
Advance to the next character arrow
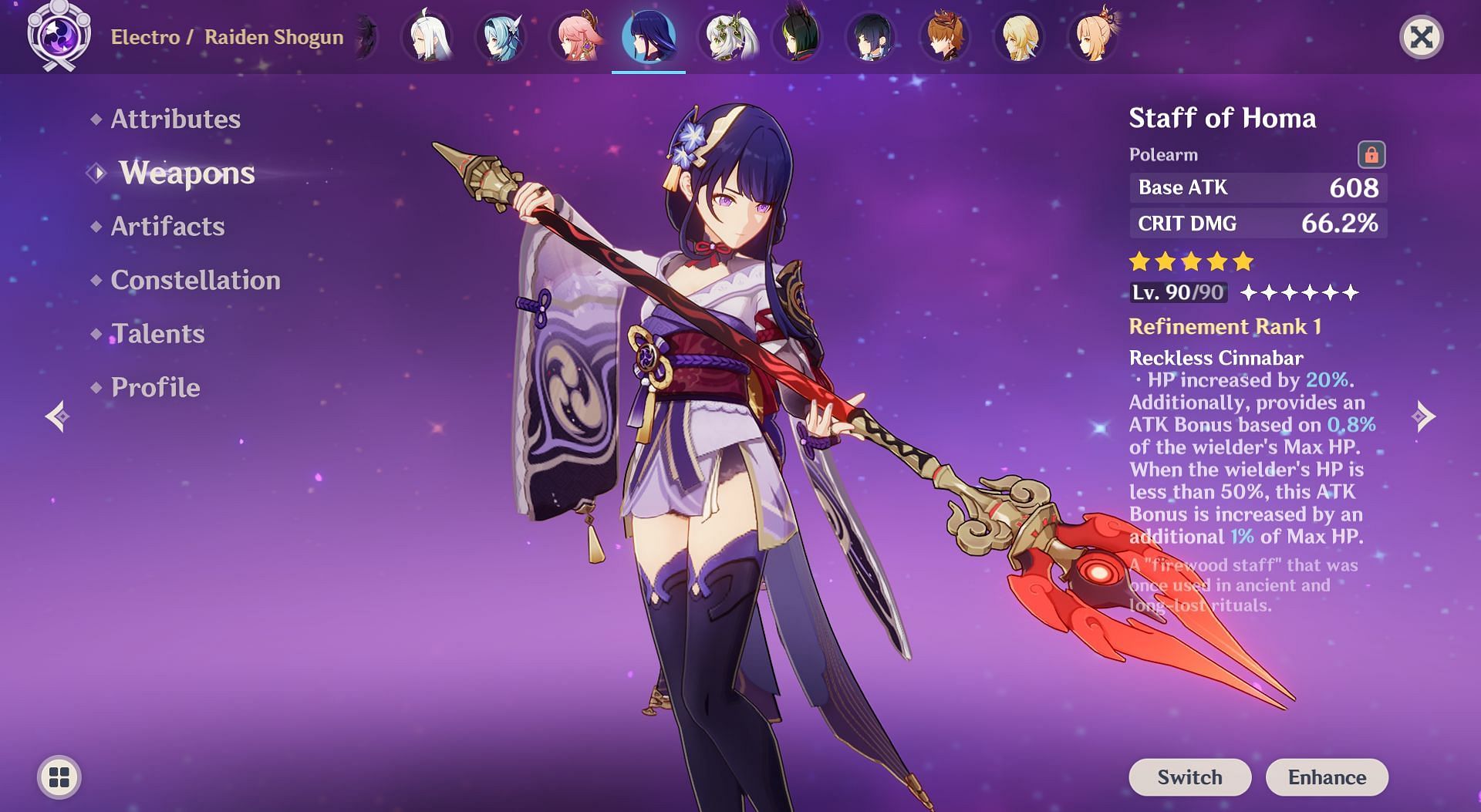(1423, 416)
